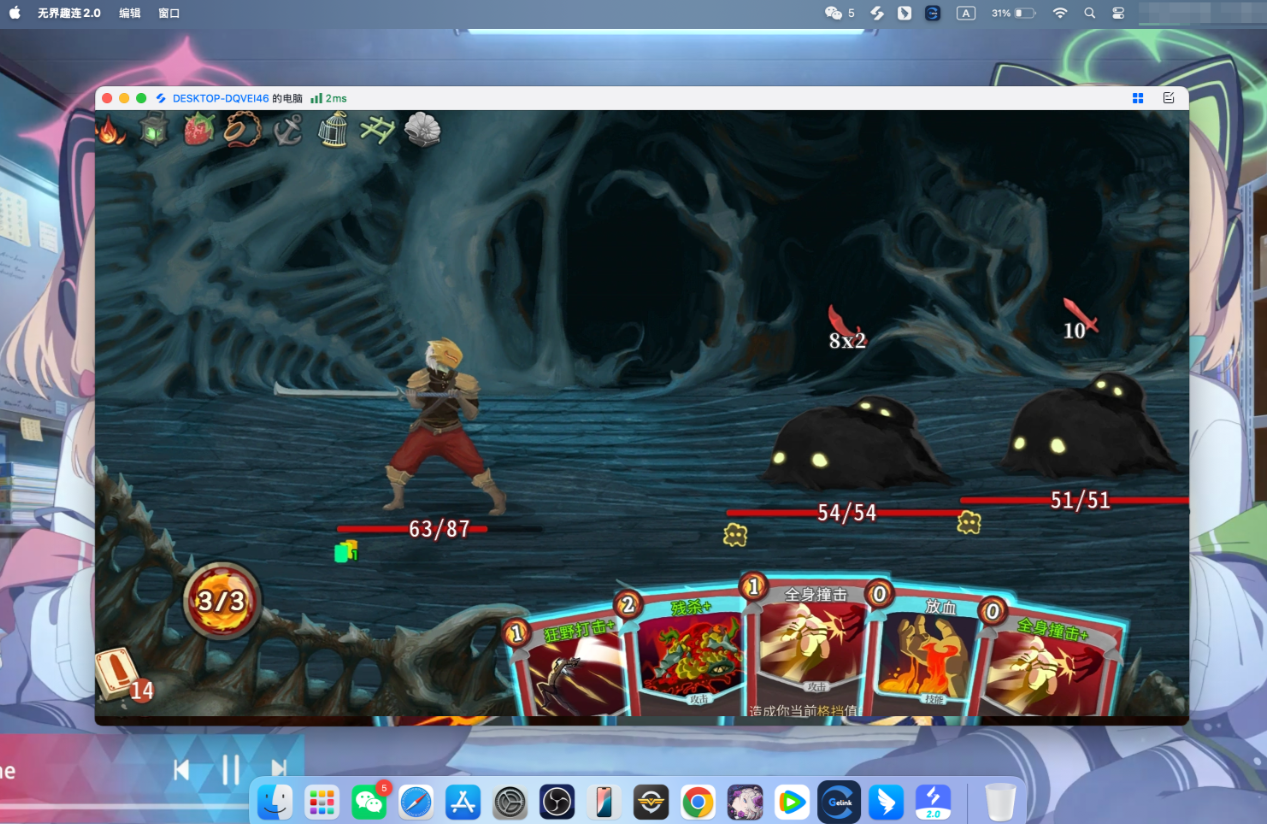Inspect the strawberry relic
The image size is (1267, 824).
[199, 130]
